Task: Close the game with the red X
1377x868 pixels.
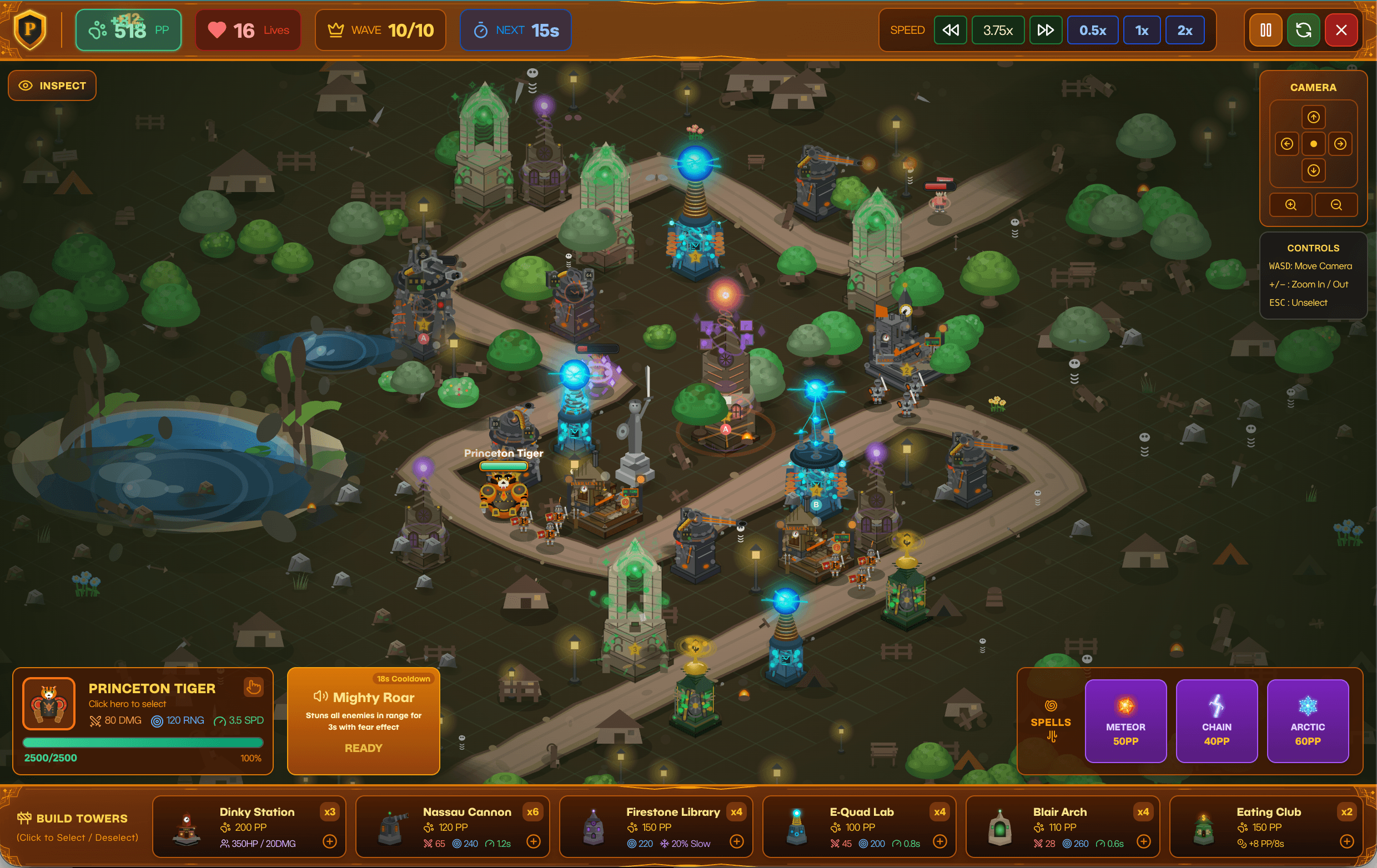Action: tap(1341, 31)
